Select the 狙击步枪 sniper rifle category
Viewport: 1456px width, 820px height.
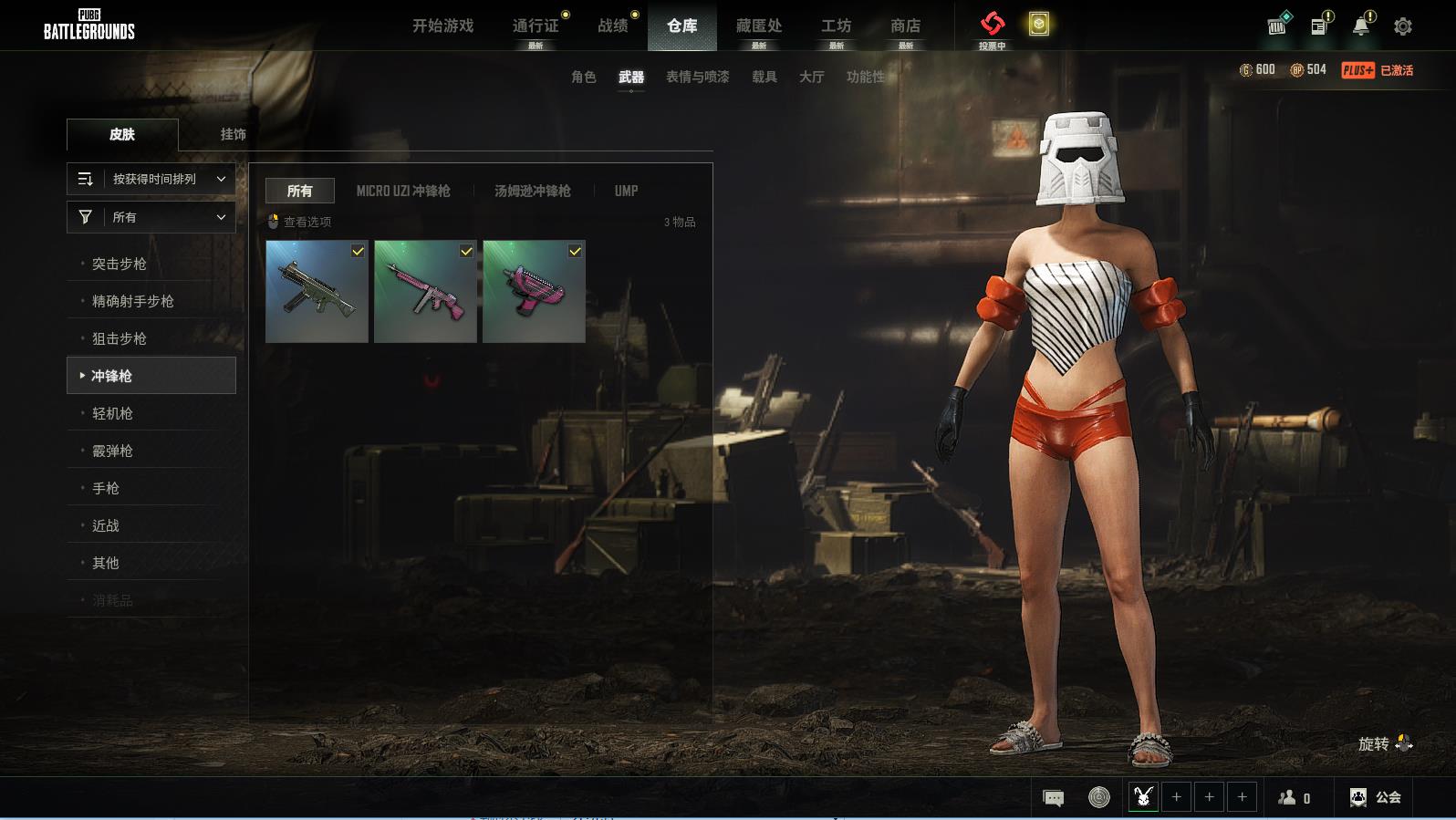(x=120, y=338)
